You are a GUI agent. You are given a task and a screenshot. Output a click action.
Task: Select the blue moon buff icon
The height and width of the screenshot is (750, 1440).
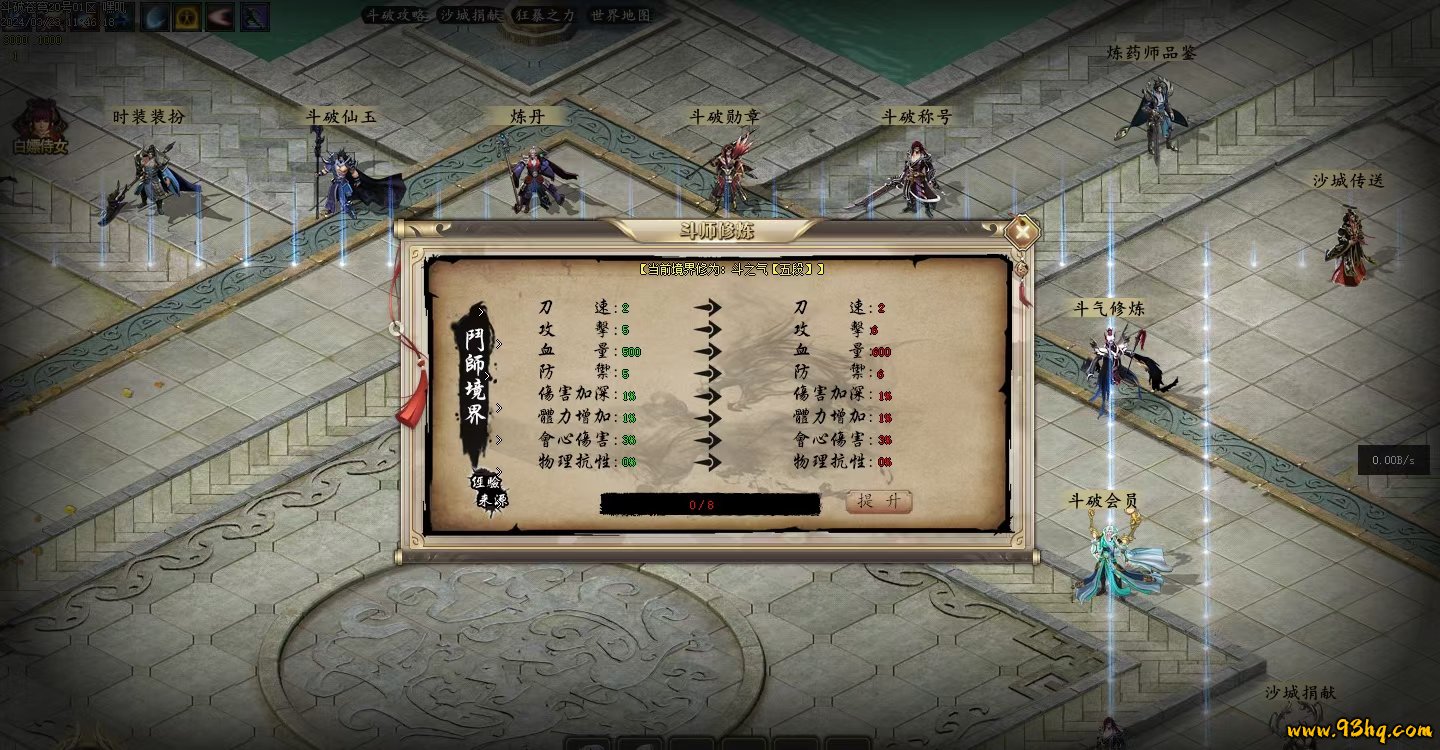click(155, 17)
